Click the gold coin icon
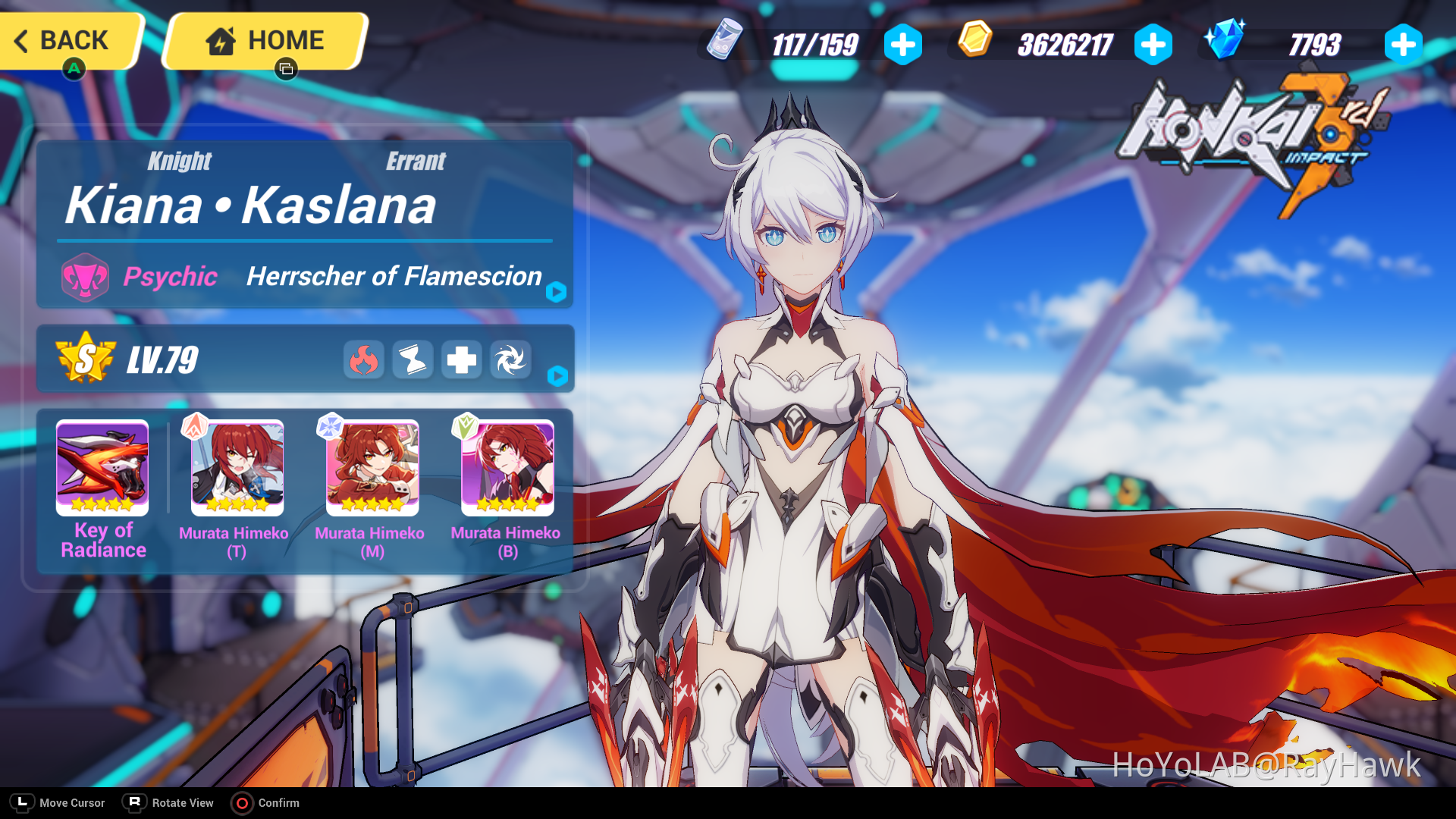The width and height of the screenshot is (1456, 819). point(974,43)
